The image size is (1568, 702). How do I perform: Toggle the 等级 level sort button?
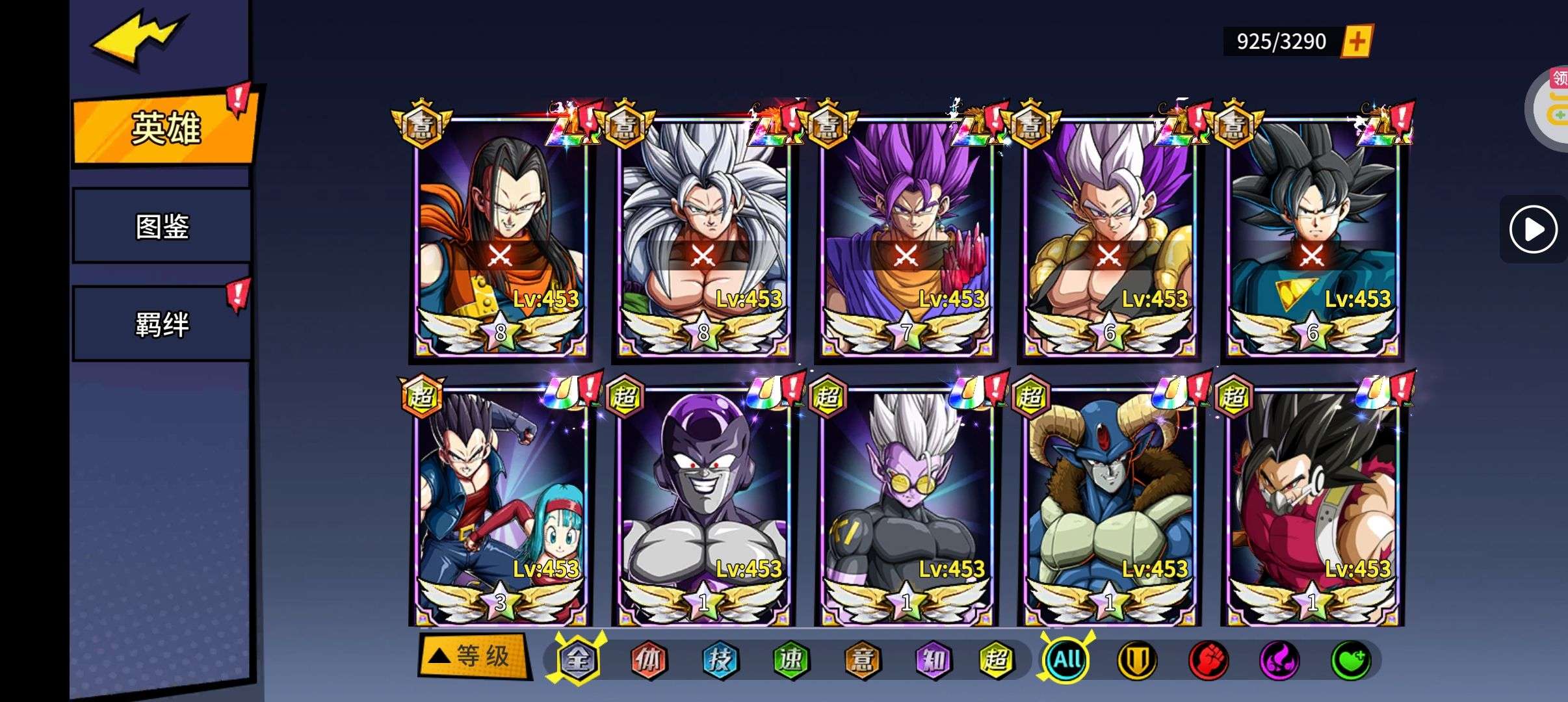[x=475, y=656]
